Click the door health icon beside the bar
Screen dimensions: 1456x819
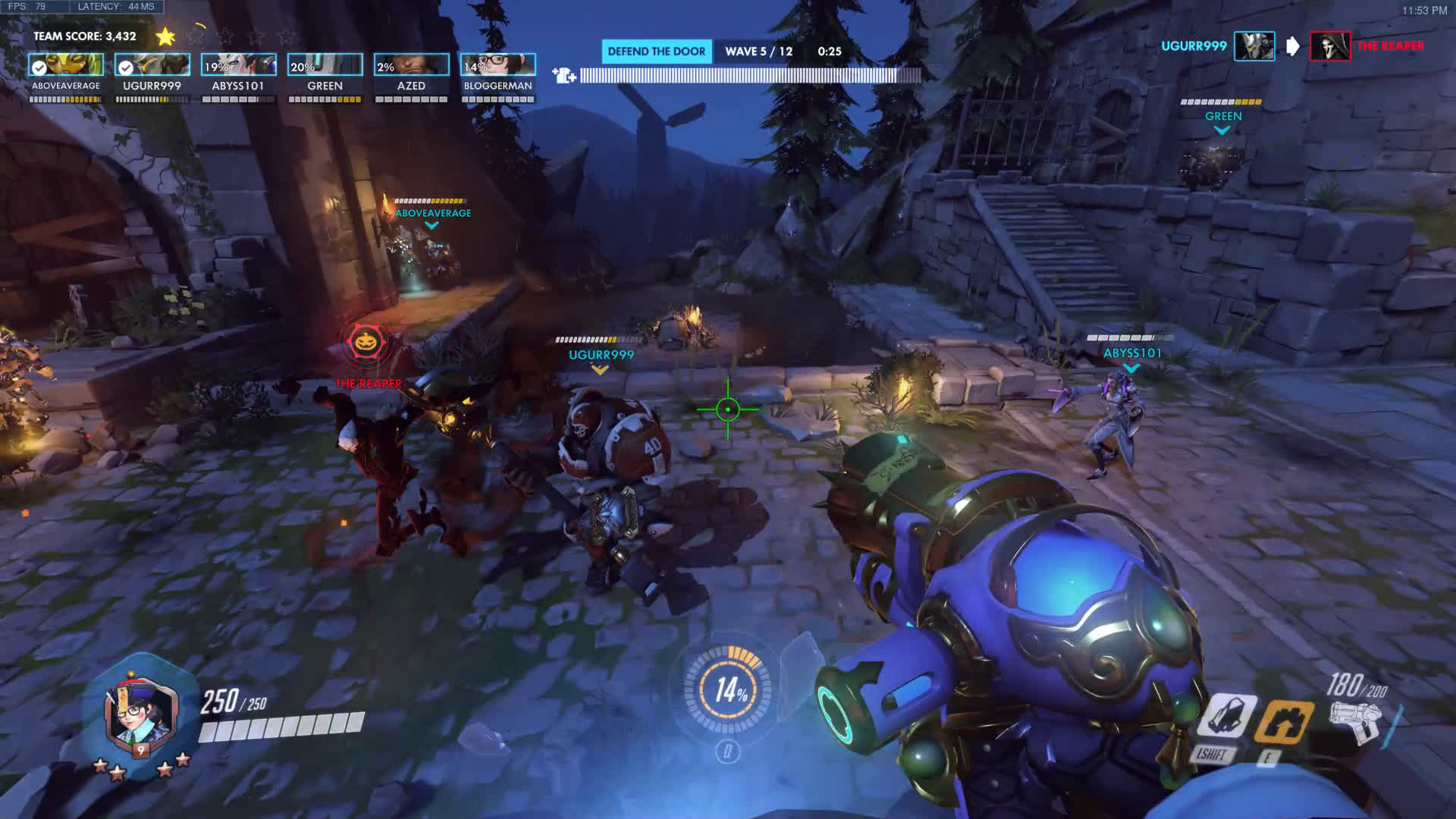(x=564, y=75)
